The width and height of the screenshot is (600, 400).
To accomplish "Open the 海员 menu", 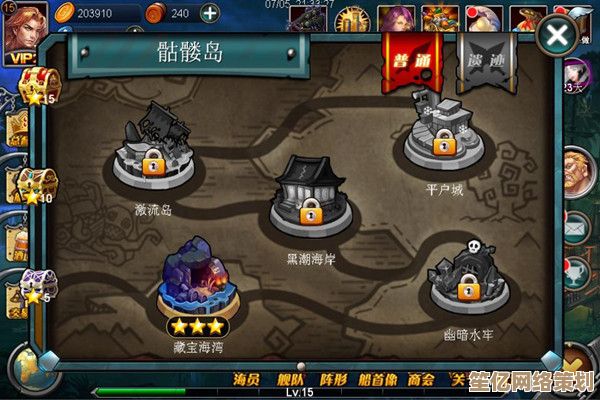I will point(247,379).
